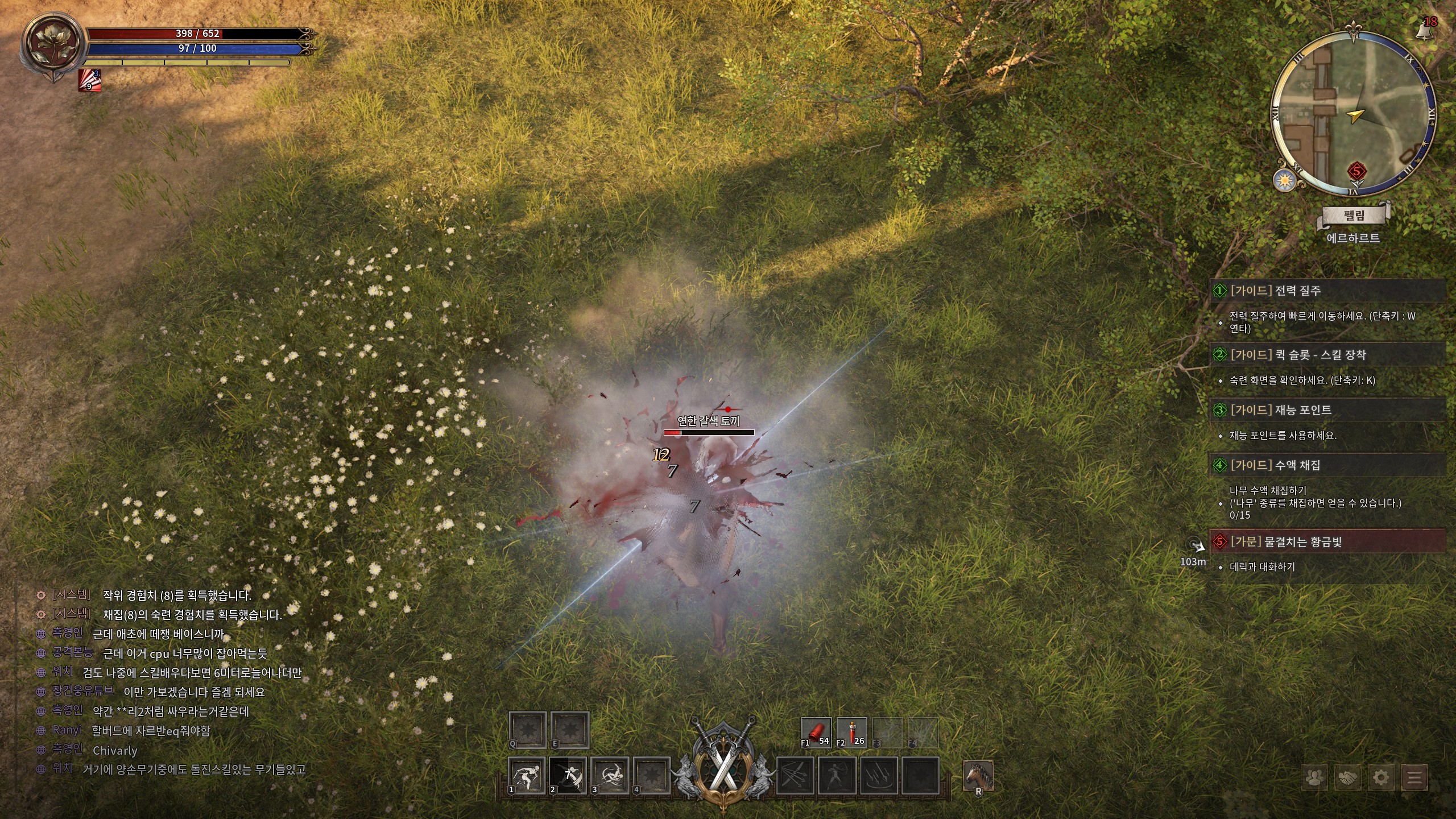Use the red scroll item in slot F1
This screenshot has width=1456, height=819.
pyautogui.click(x=816, y=732)
